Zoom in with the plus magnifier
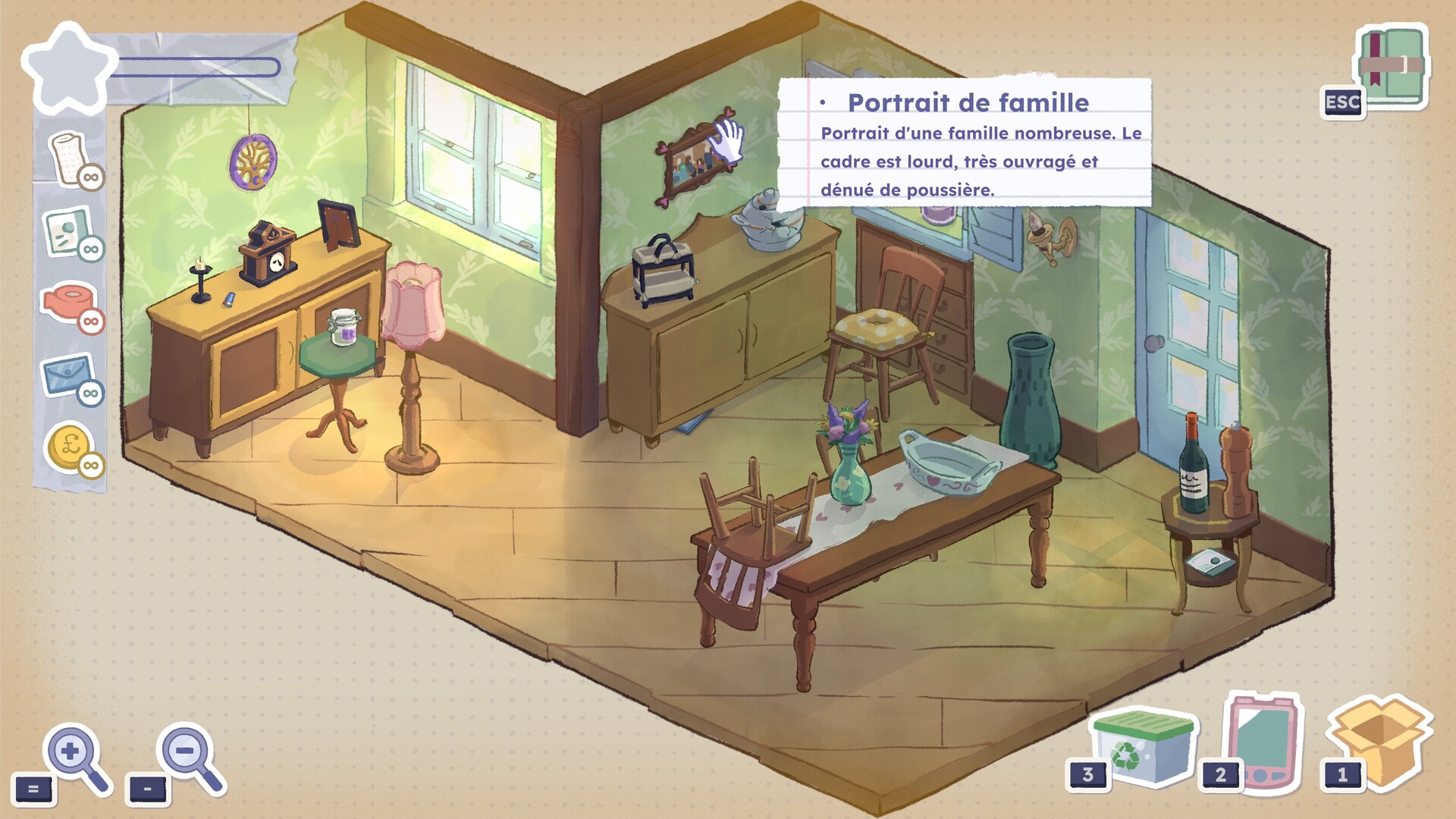This screenshot has height=819, width=1456. [x=74, y=755]
